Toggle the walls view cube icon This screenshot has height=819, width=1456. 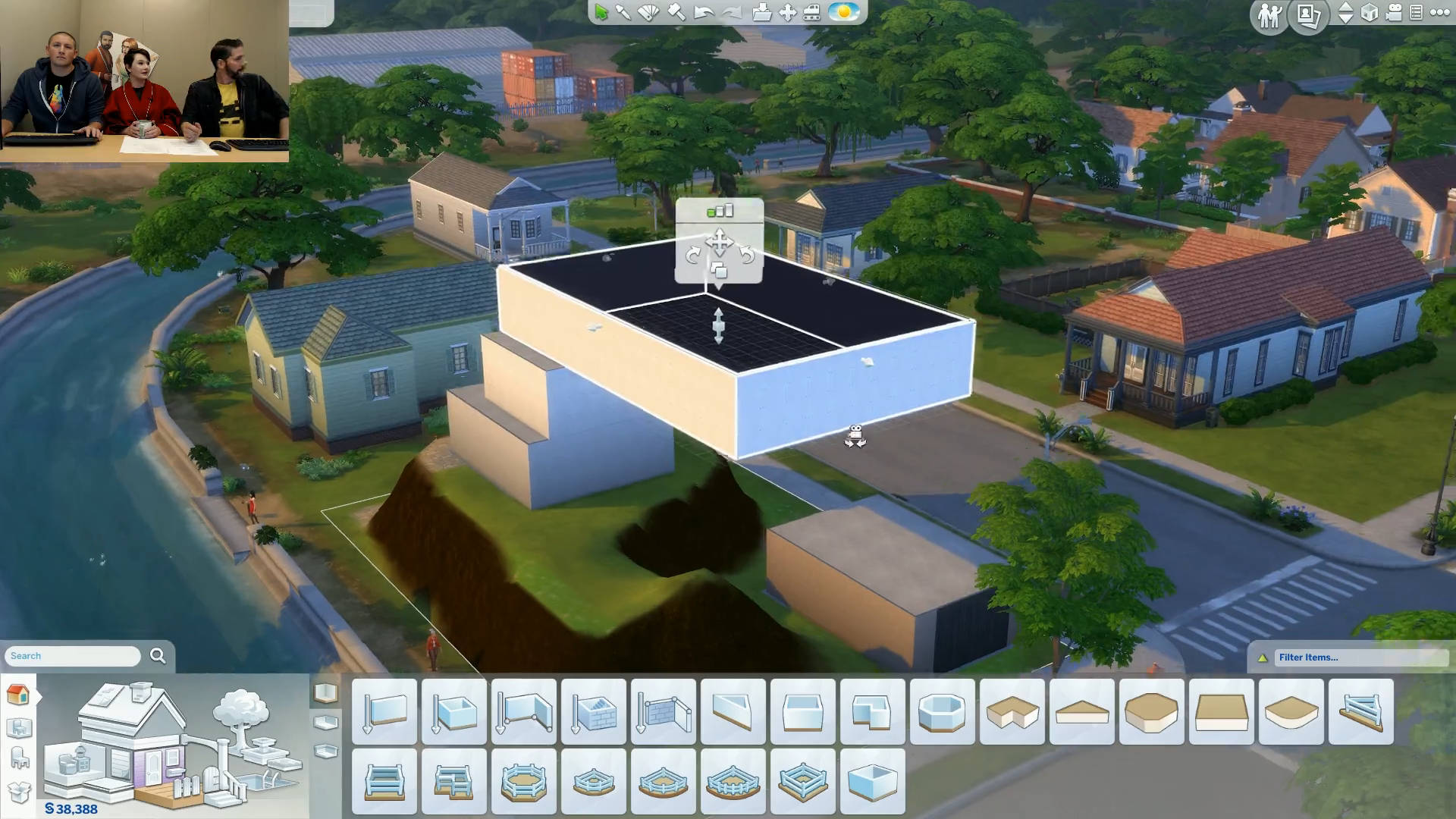(1370, 13)
